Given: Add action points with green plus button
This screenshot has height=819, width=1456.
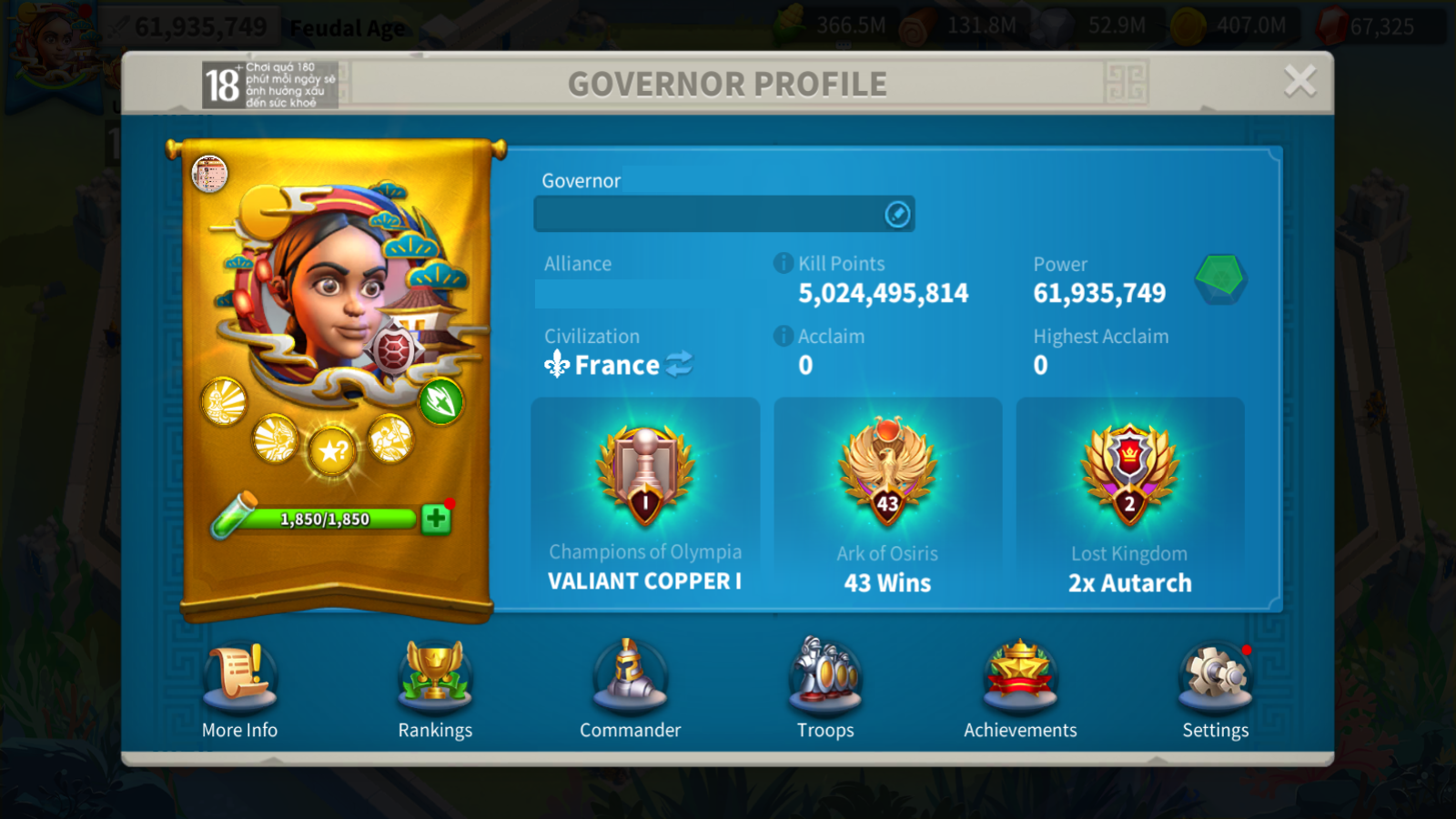Looking at the screenshot, I should pyautogui.click(x=436, y=519).
